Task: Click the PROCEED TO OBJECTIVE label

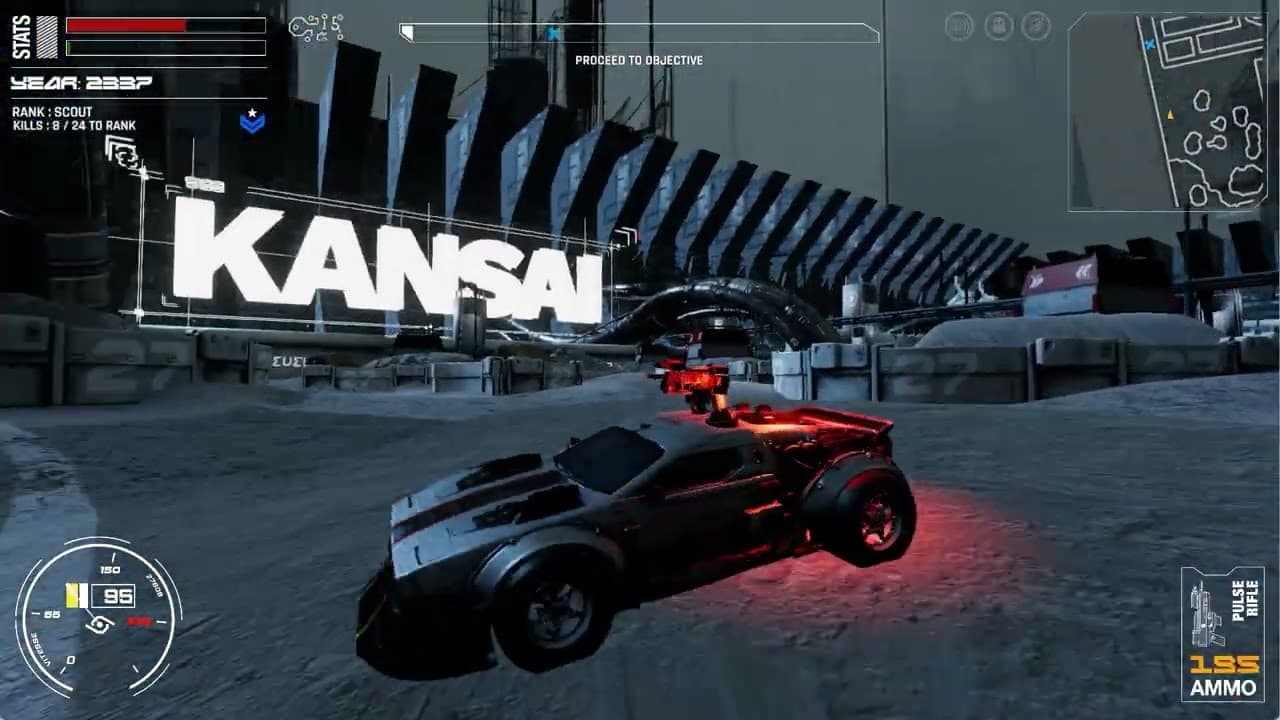Action: pyautogui.click(x=640, y=57)
